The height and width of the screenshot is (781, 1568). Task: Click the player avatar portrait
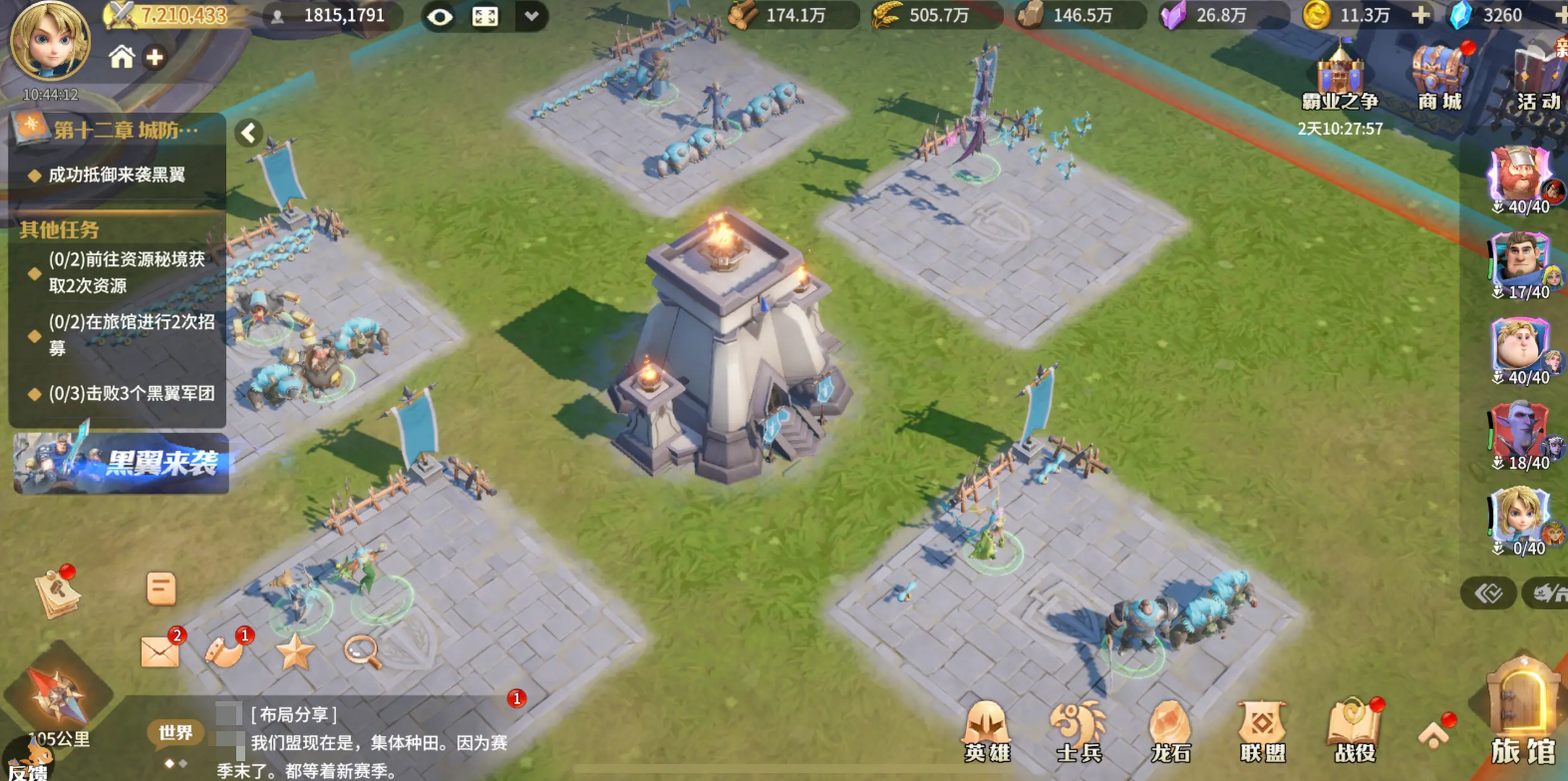pyautogui.click(x=49, y=42)
